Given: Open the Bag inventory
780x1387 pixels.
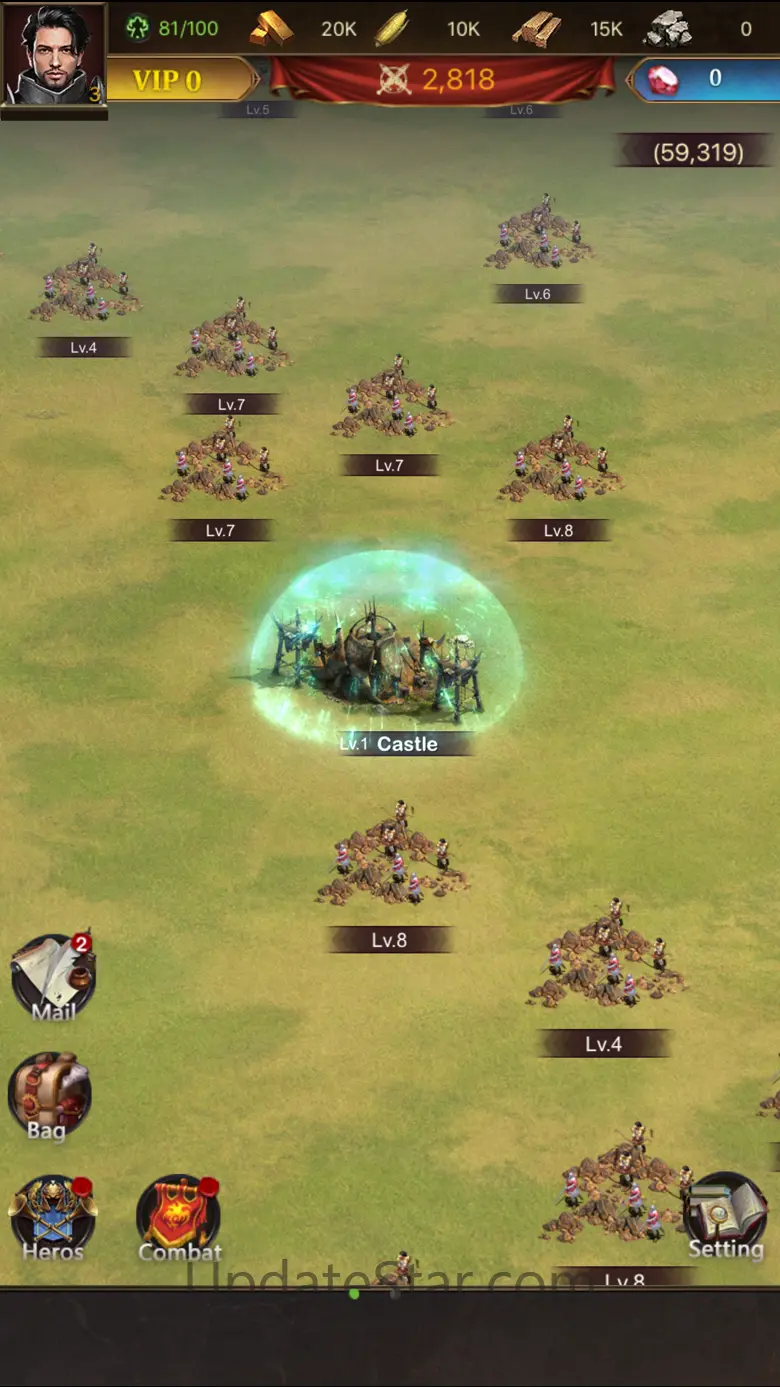Looking at the screenshot, I should click(x=49, y=1095).
